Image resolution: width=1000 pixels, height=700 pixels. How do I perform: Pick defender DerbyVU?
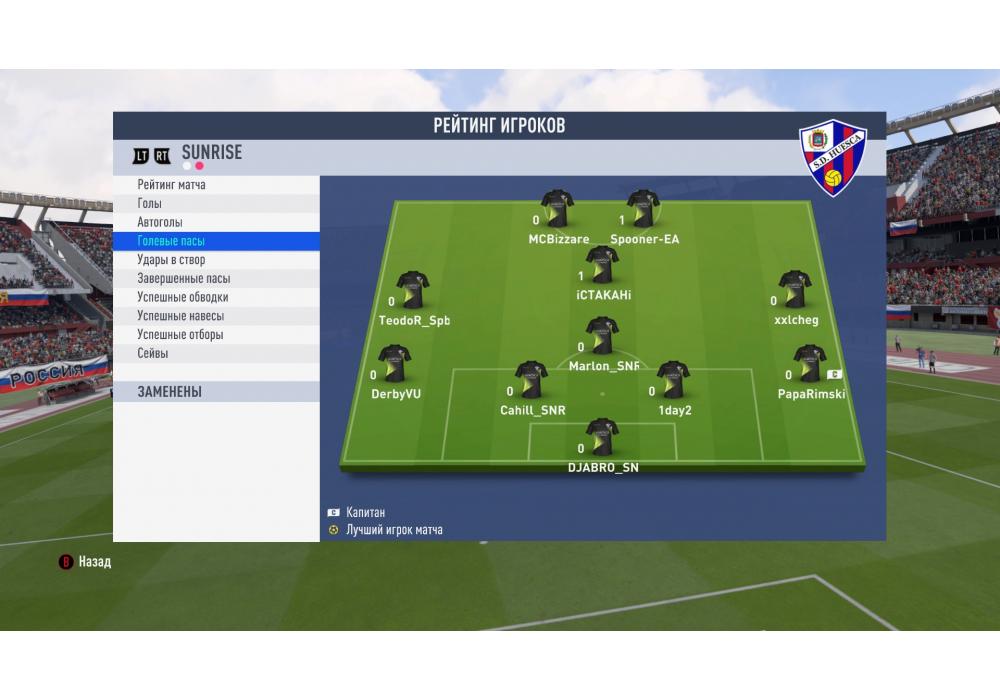(394, 365)
